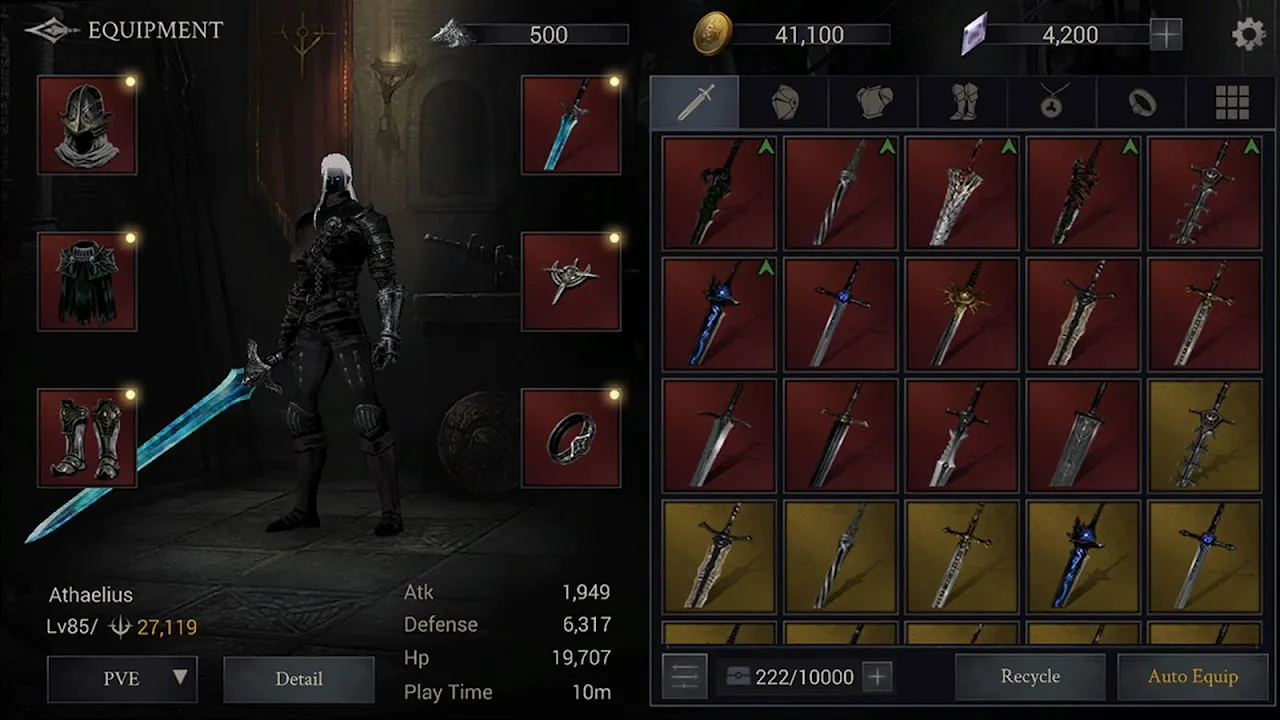Open the grid view showing all equipment
This screenshot has width=1280, height=720.
(x=1232, y=100)
